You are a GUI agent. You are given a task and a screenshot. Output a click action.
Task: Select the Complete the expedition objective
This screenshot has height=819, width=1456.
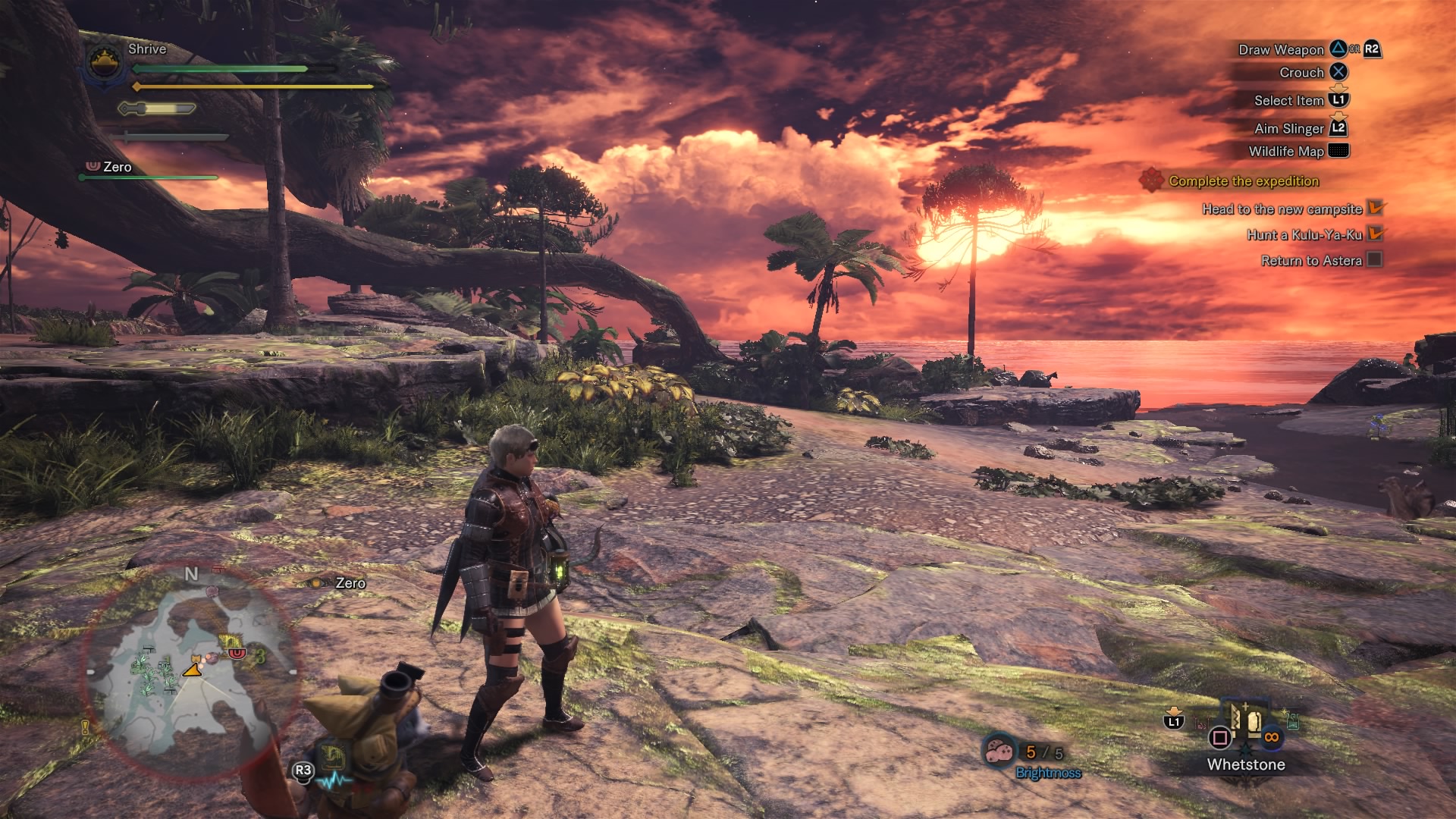click(x=1242, y=181)
